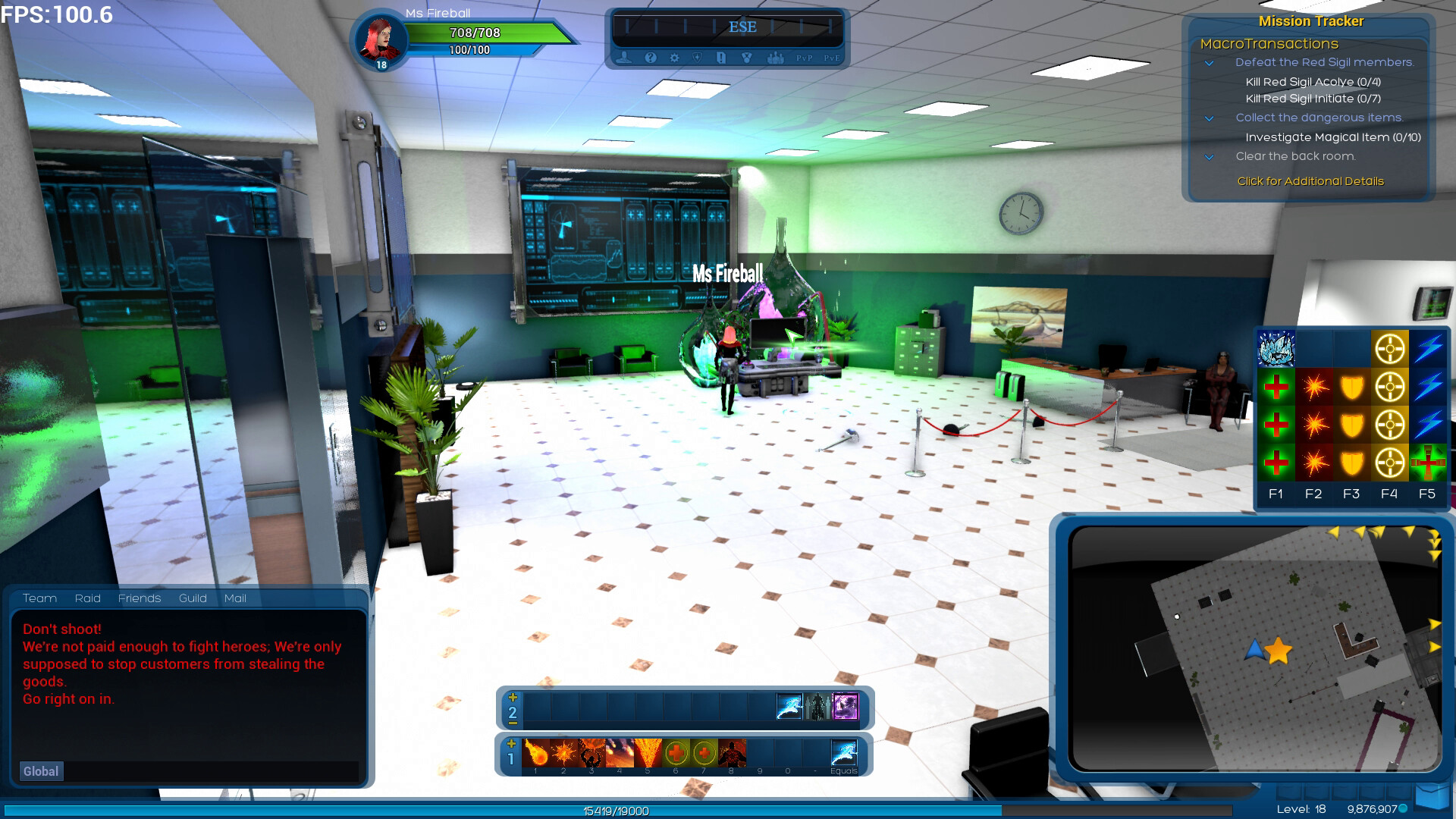Collapse the Clear the back room objective
Viewport: 1456px width, 819px height.
tap(1209, 157)
